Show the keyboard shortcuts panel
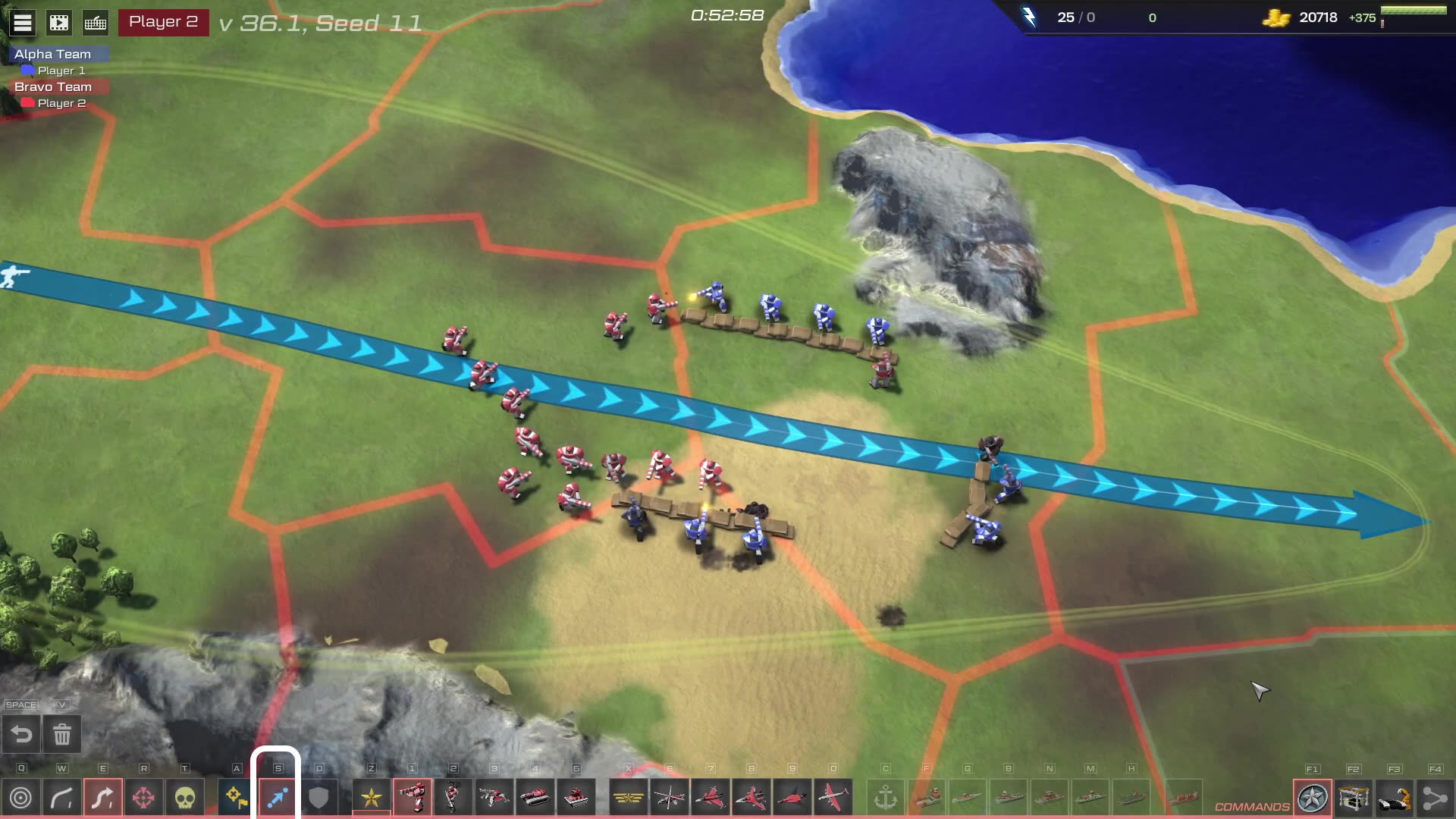Screen dimensions: 1456x819 [x=96, y=23]
